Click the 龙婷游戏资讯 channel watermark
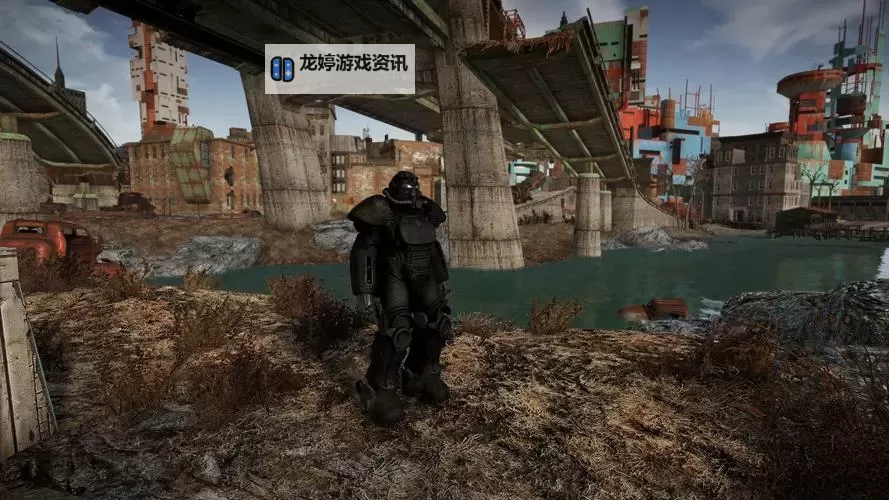This screenshot has height=500, width=889. click(340, 68)
